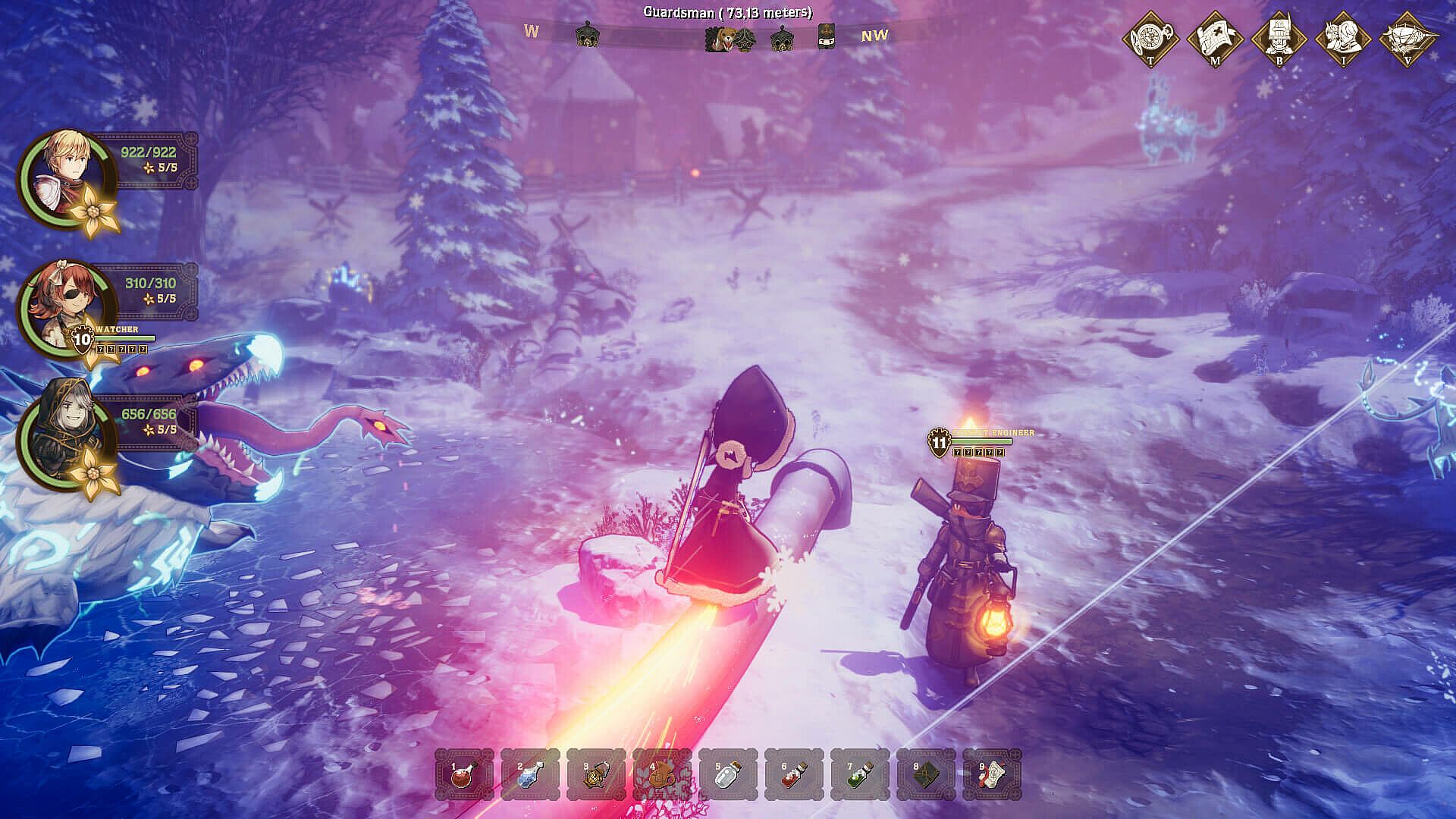This screenshot has height=819, width=1456.
Task: Open the airship icon marked V
Action: click(1408, 38)
